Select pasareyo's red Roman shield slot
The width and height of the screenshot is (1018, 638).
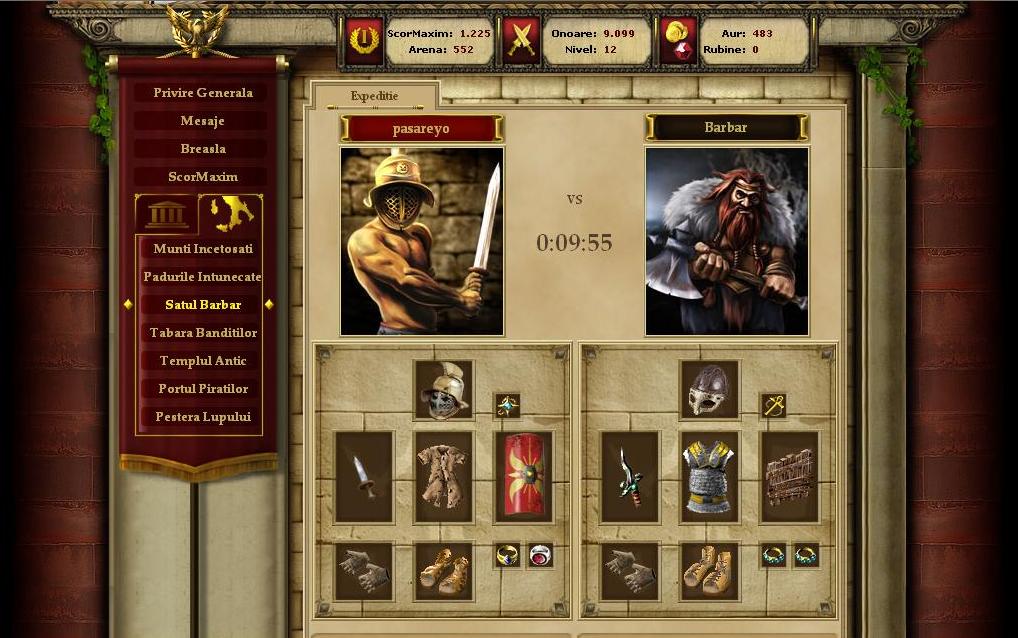pyautogui.click(x=523, y=477)
